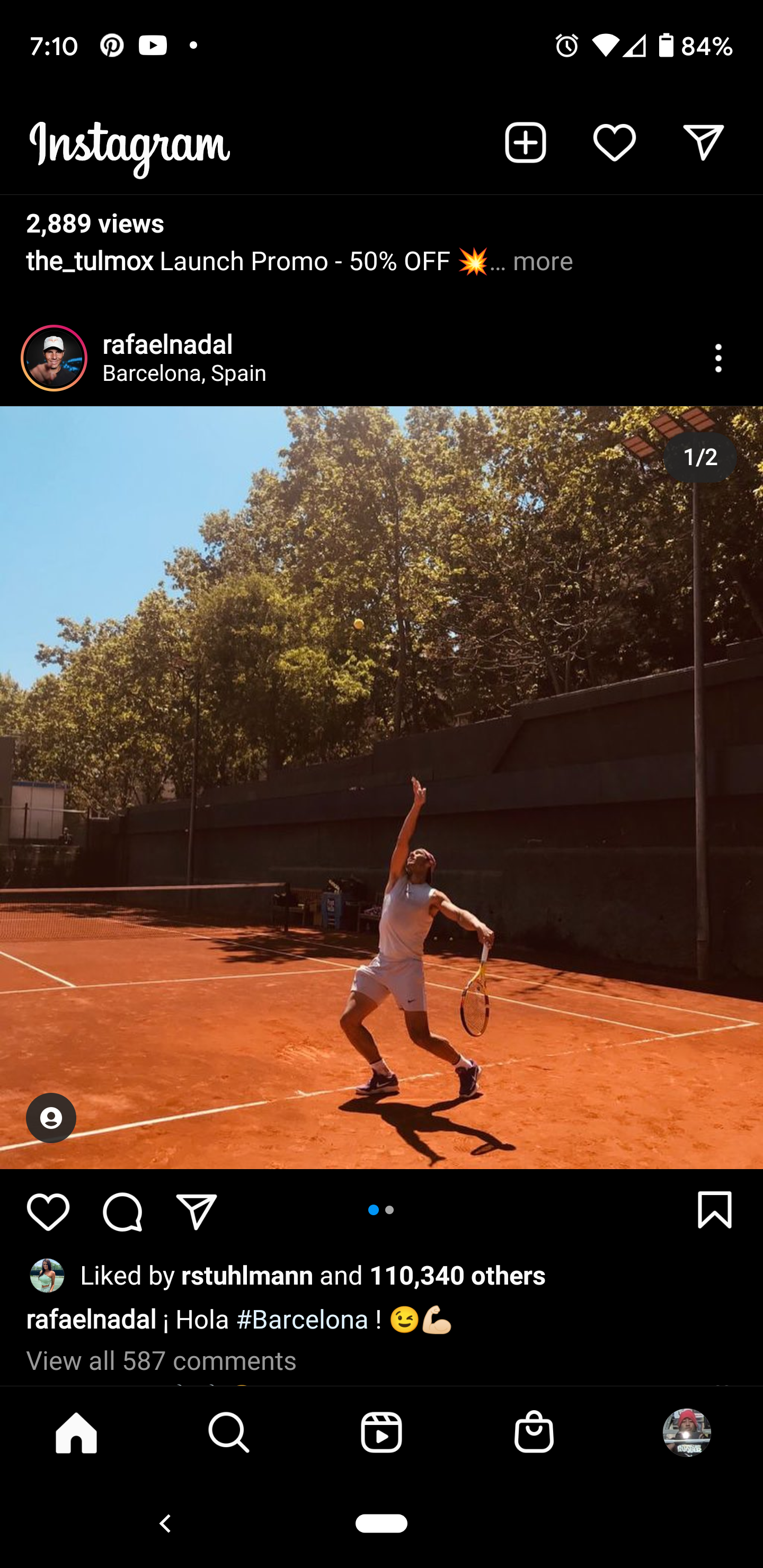The image size is (763, 1568).
Task: Open the Barcelona, Spain location
Action: (184, 373)
